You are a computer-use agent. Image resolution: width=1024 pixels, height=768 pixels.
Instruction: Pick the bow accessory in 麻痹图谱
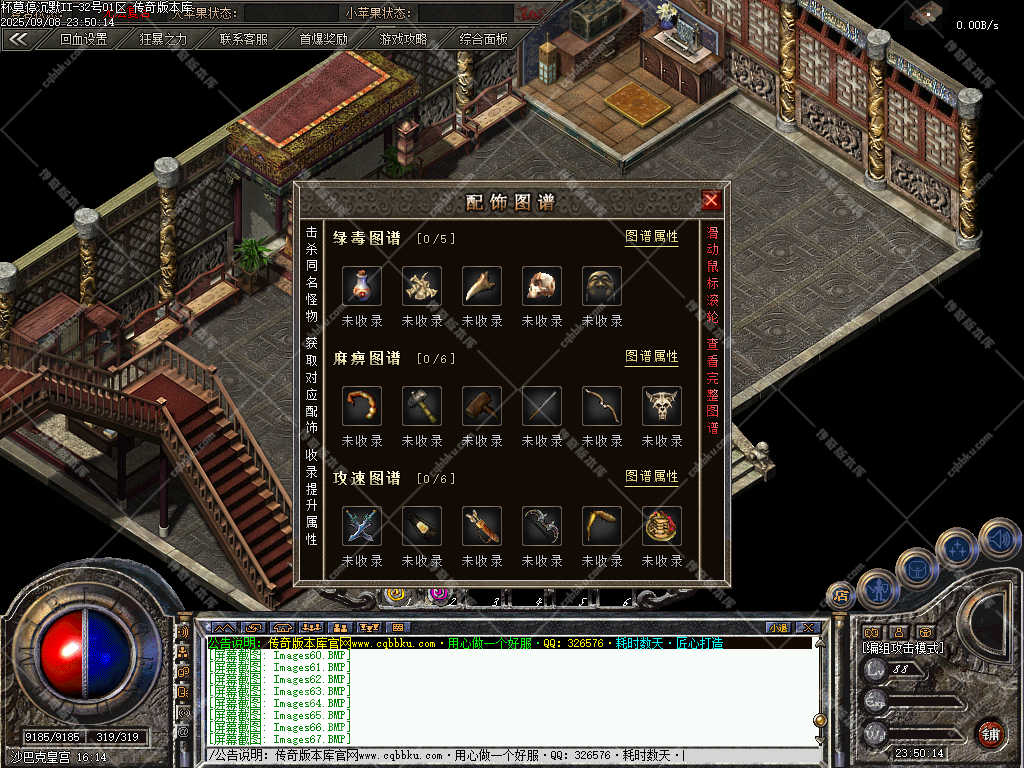(x=602, y=406)
